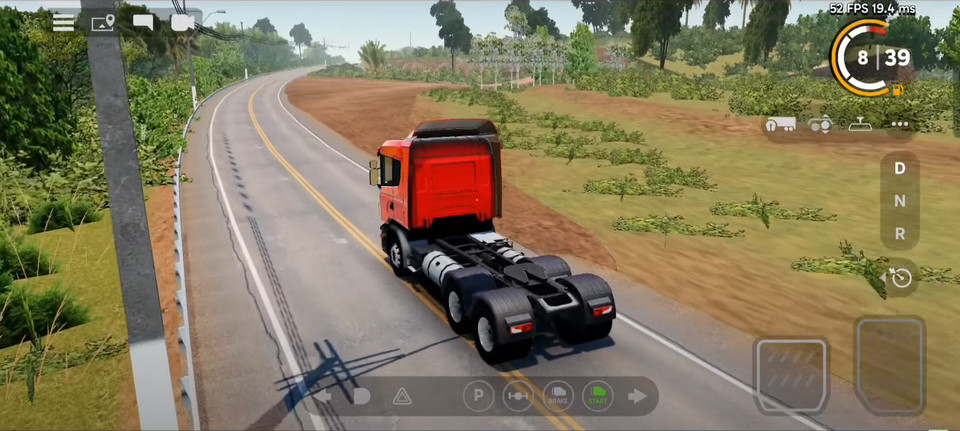The height and width of the screenshot is (431, 960).
Task: Shift into Drive gear D
Action: pos(900,168)
